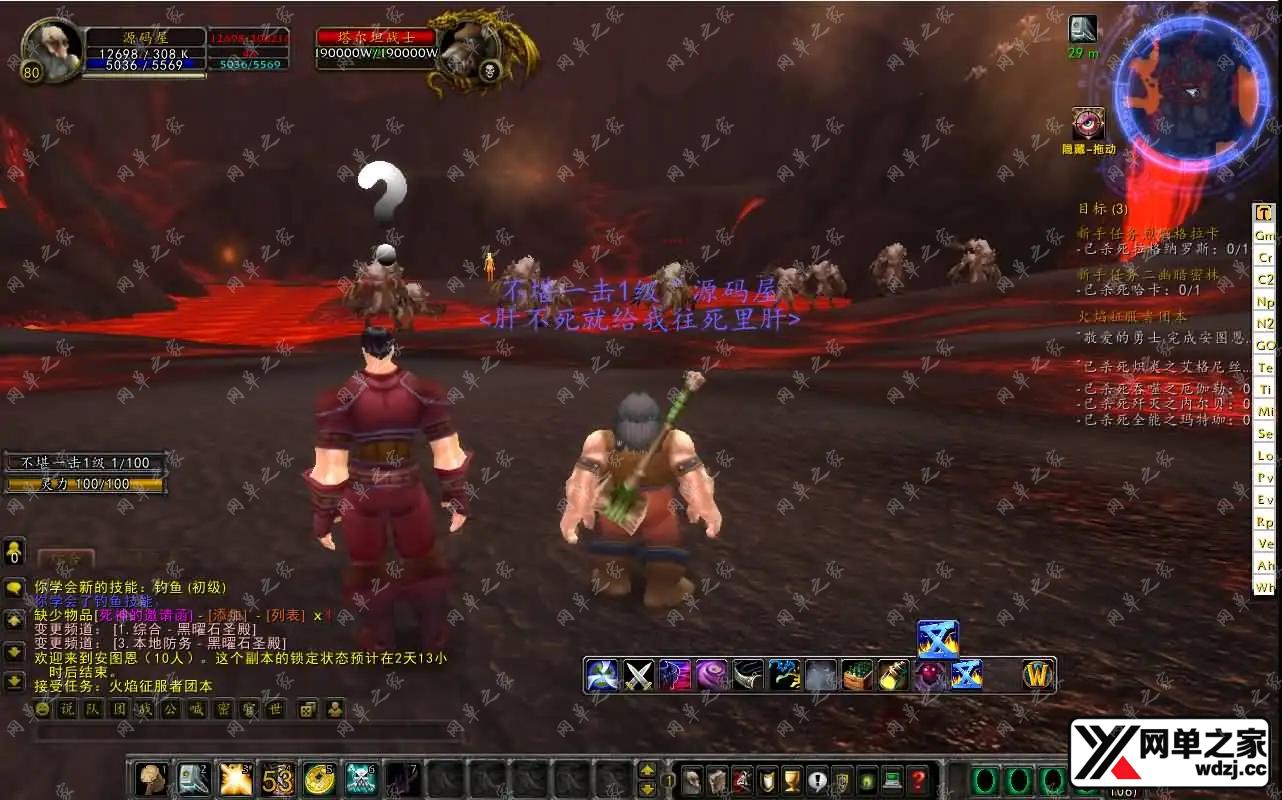
Task: Use the yellow potion flask slot
Action: point(893,676)
